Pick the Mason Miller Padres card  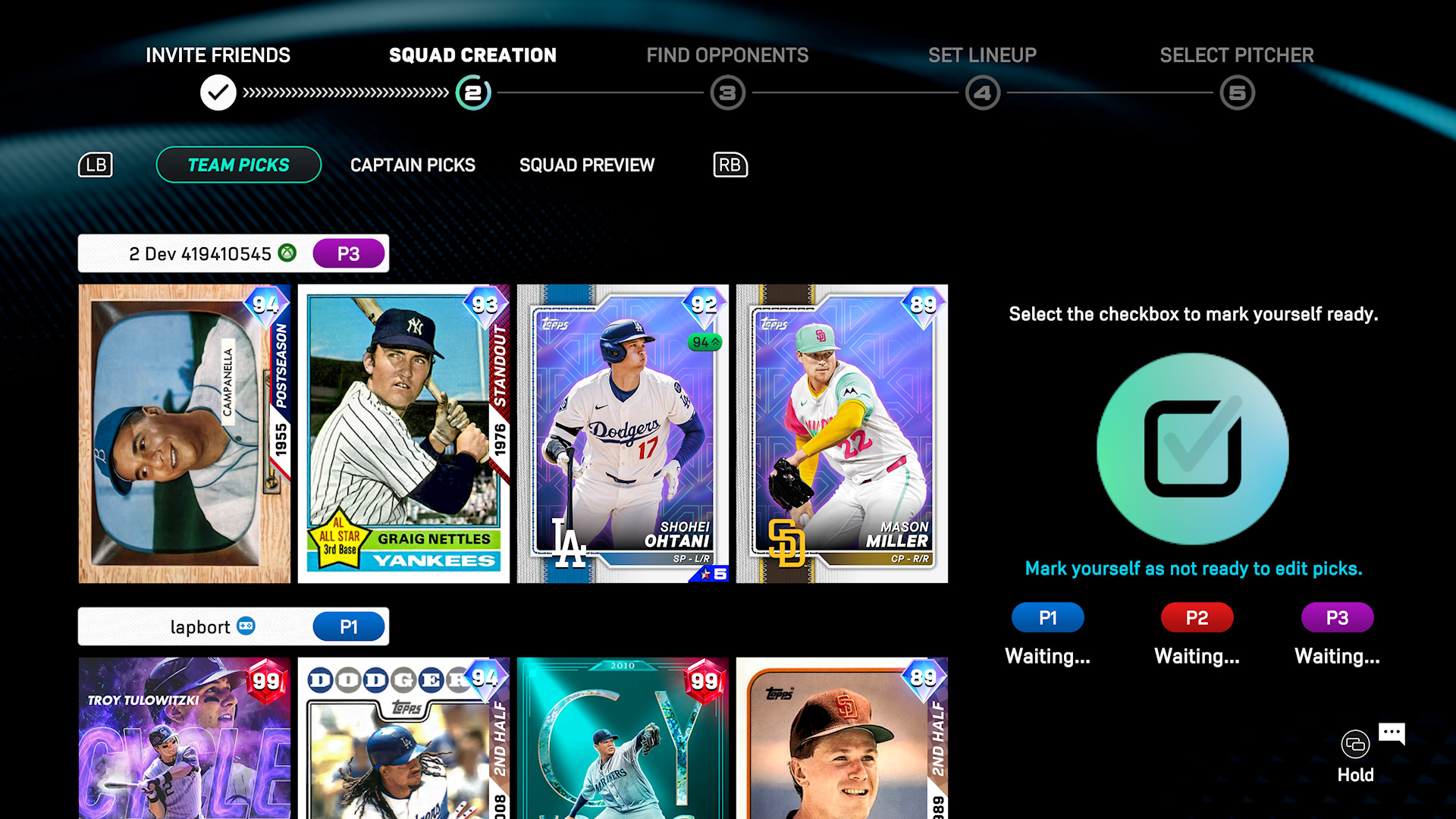point(842,434)
